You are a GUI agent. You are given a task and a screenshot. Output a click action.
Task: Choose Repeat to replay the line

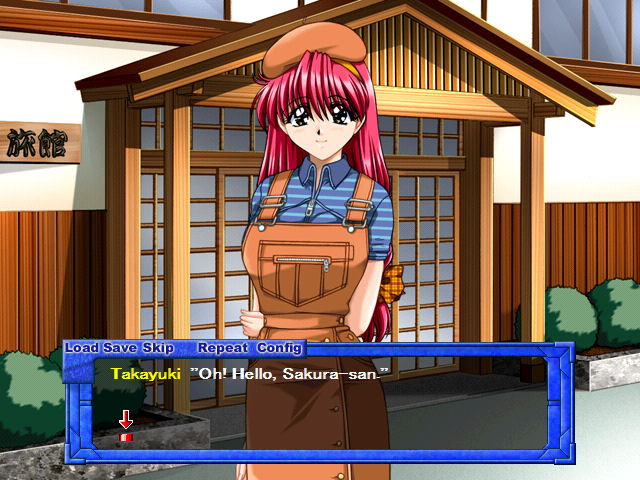pos(223,348)
